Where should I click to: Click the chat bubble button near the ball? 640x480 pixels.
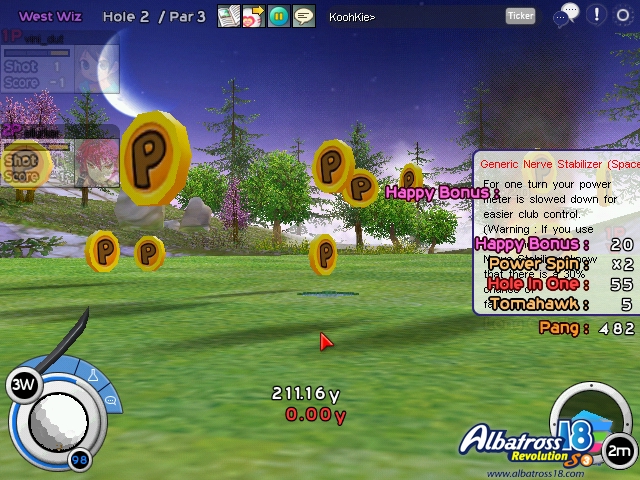pyautogui.click(x=110, y=401)
